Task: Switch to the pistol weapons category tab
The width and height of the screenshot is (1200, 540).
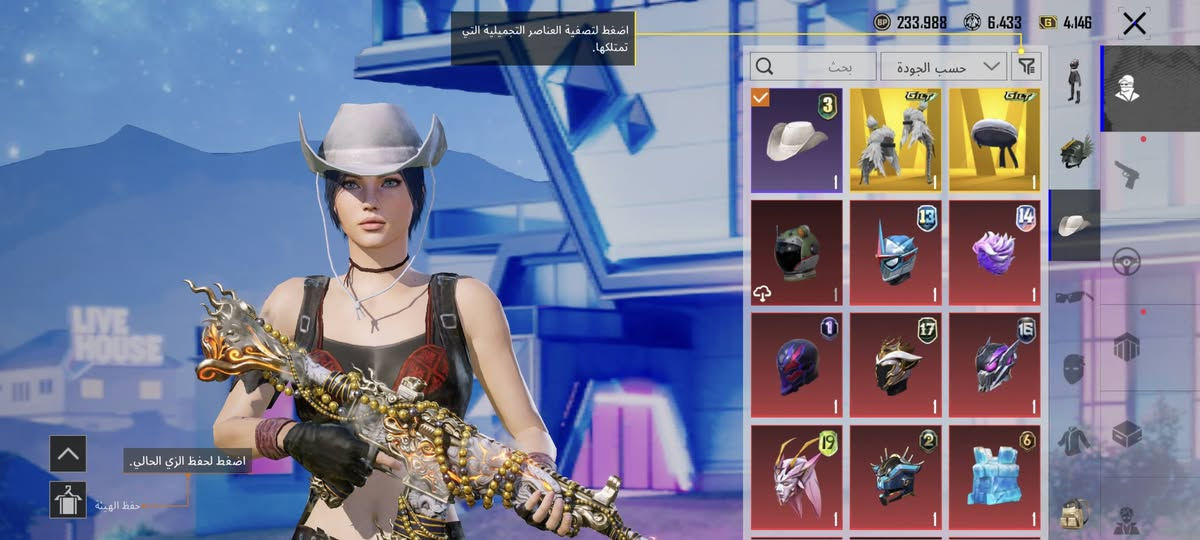Action: click(1127, 174)
